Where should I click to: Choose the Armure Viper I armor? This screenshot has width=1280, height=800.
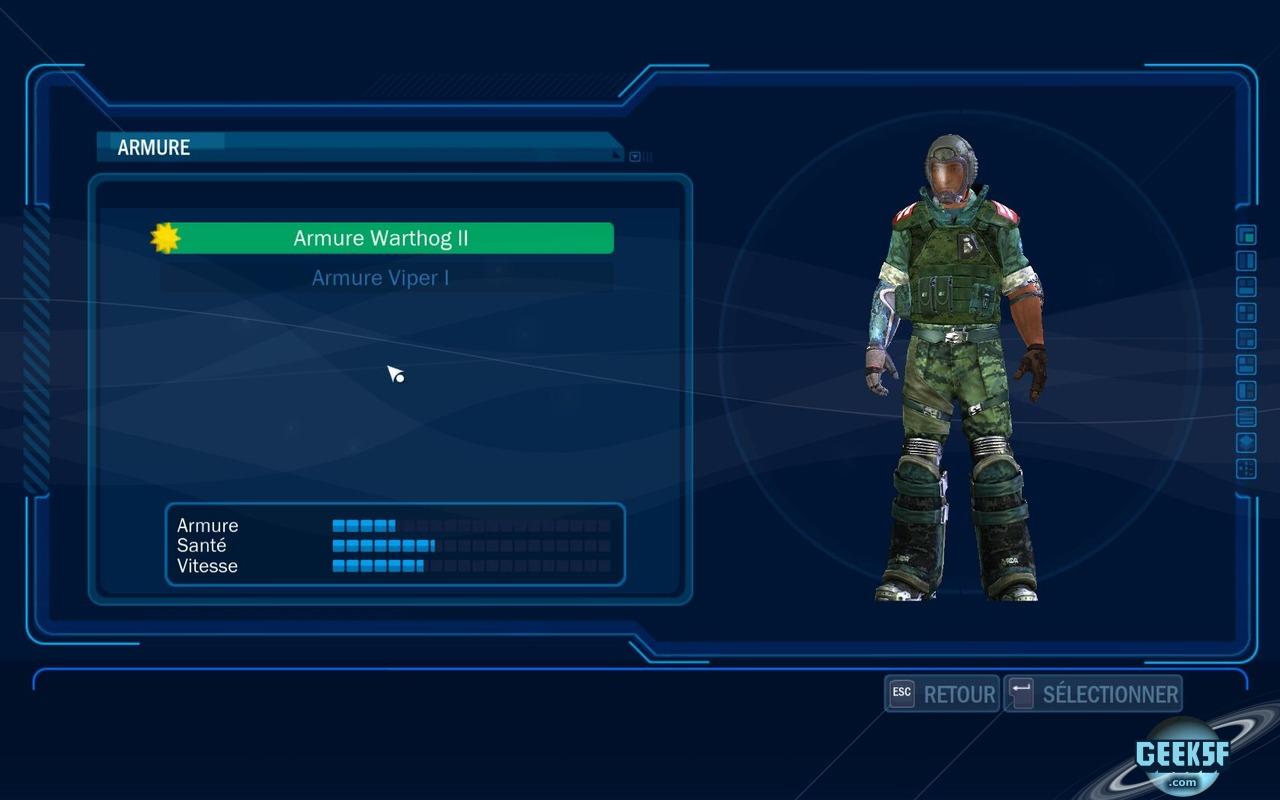pyautogui.click(x=381, y=278)
